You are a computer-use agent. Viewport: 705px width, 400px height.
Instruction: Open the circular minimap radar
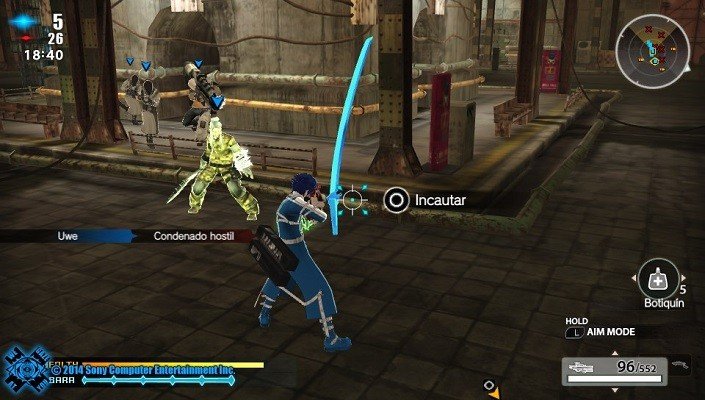click(652, 48)
